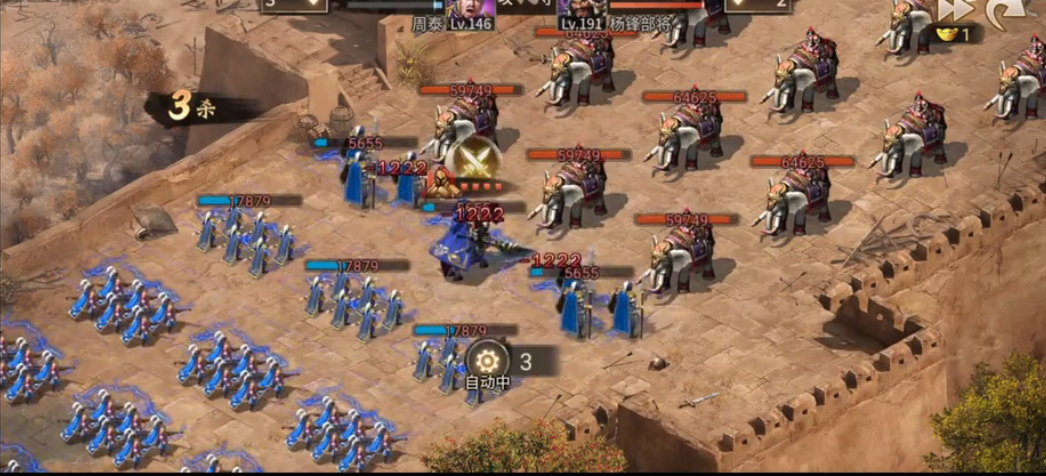This screenshot has width=1046, height=476.
Task: Tap the gold ingot loot counter
Action: (x=955, y=34)
